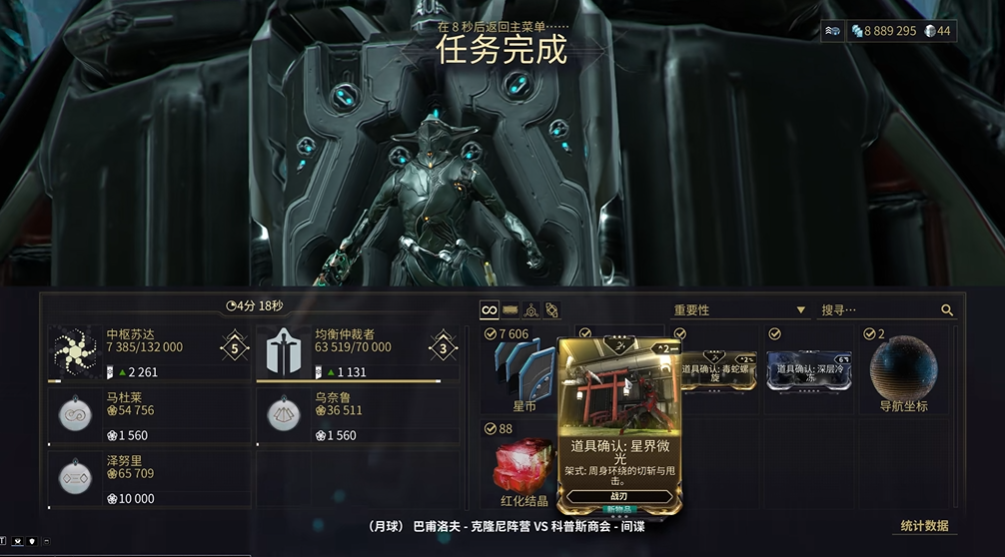
Task: Choose the 深层冷冻 mod card
Action: pos(809,370)
